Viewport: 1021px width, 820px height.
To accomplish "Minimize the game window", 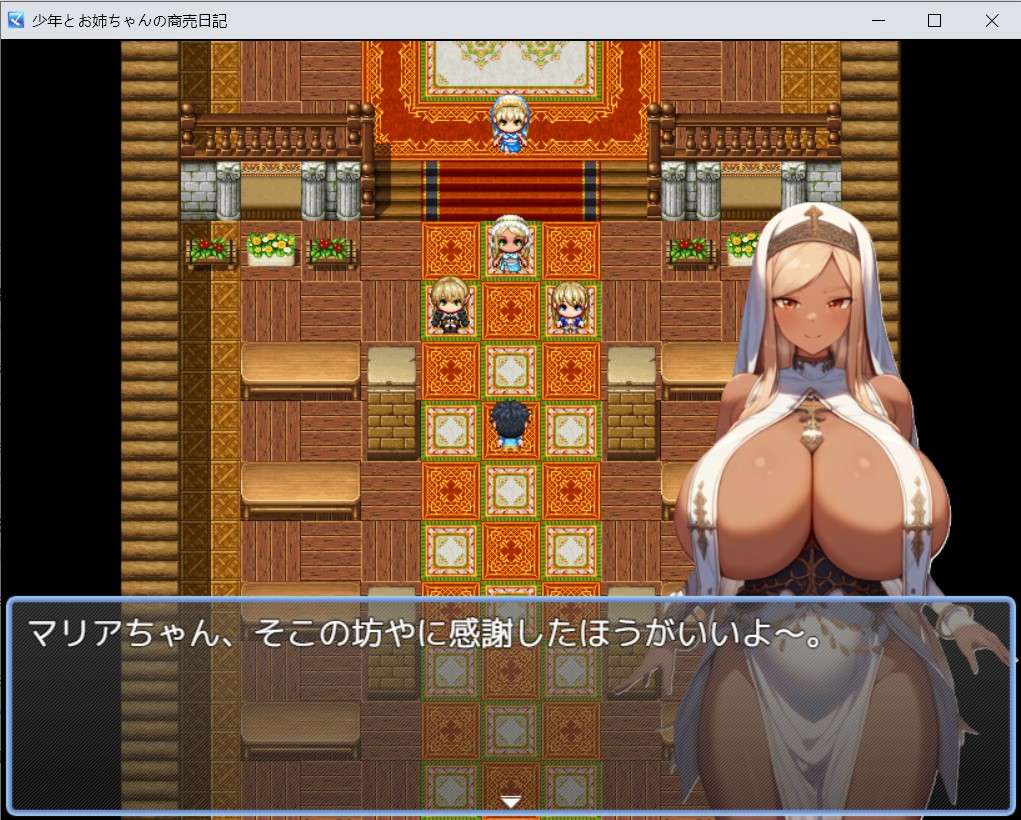I will (x=878, y=20).
